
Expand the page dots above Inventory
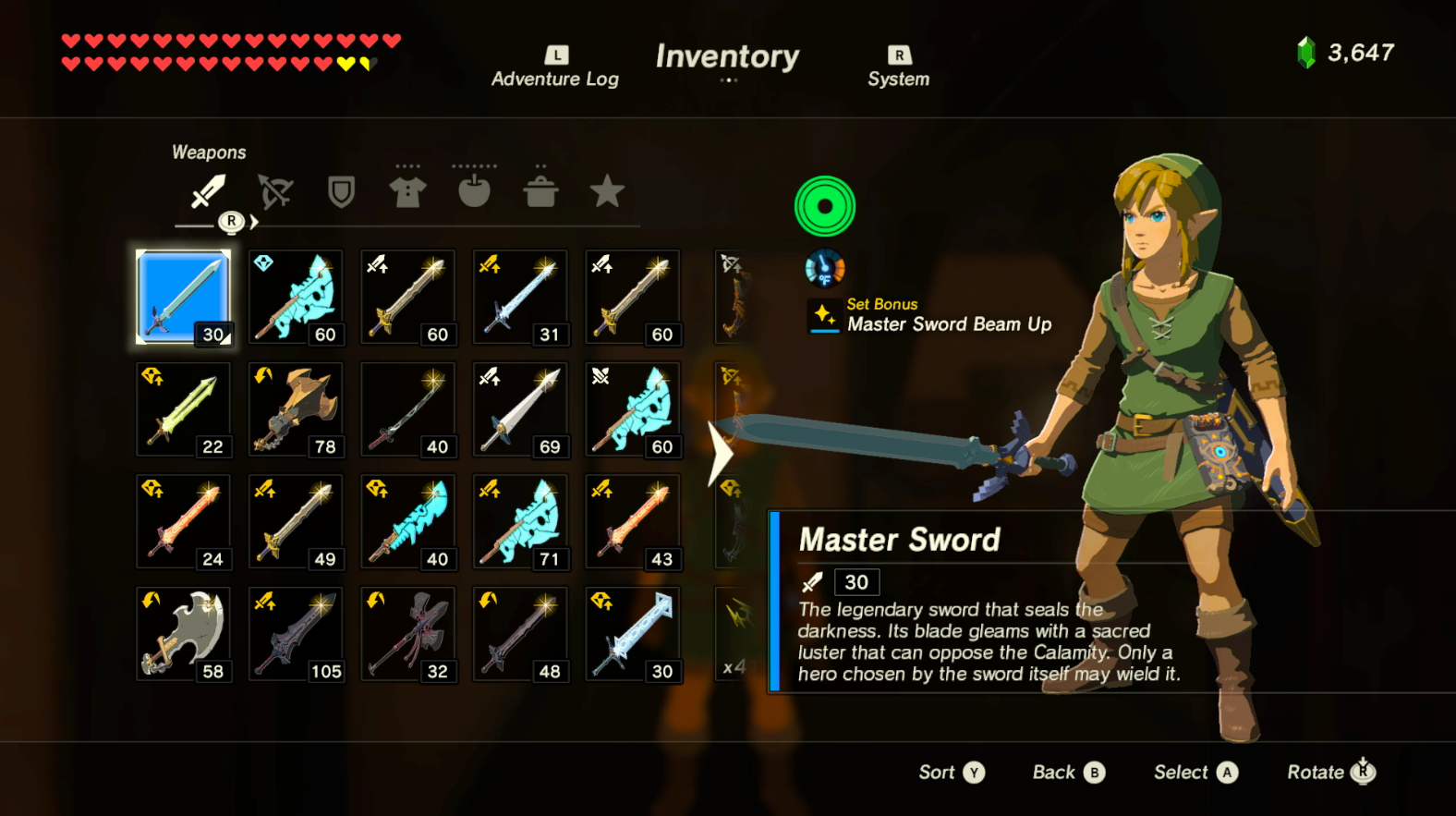click(x=729, y=81)
